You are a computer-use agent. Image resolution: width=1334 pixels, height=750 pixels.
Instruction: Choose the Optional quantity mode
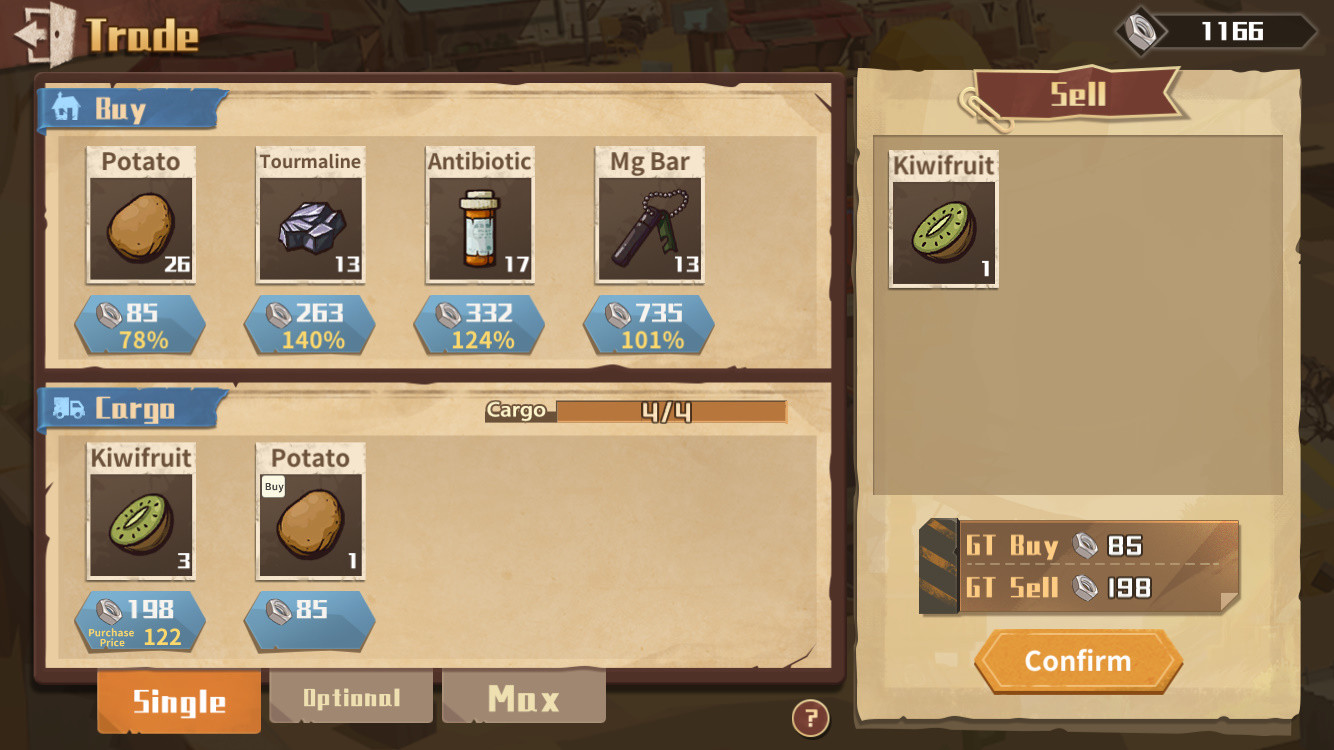(351, 697)
